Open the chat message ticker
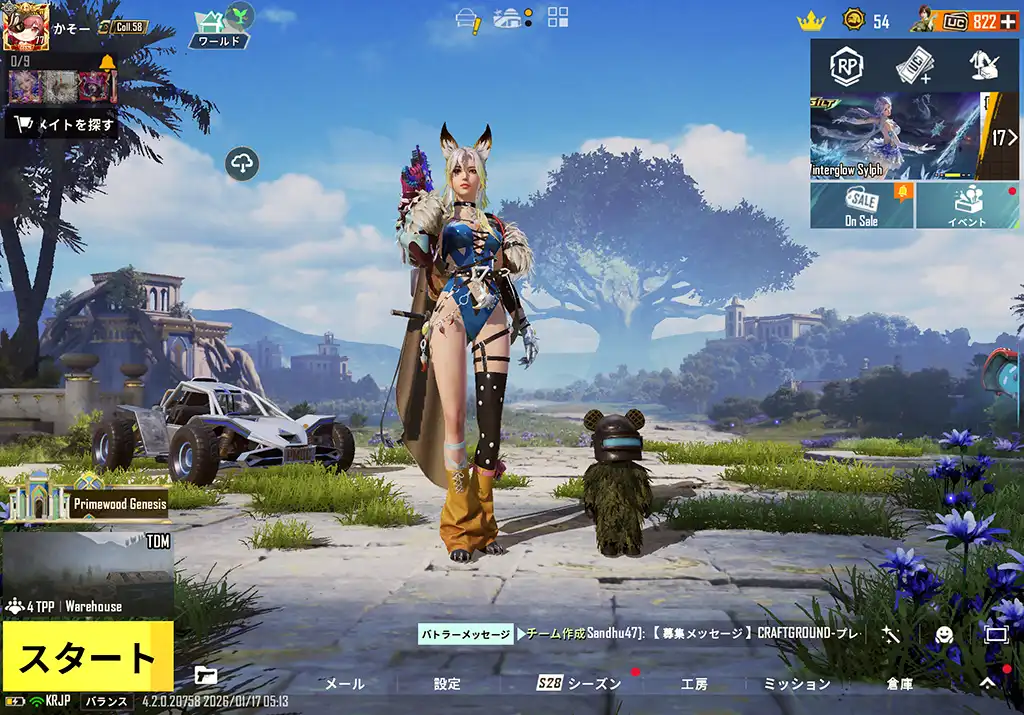 point(640,634)
